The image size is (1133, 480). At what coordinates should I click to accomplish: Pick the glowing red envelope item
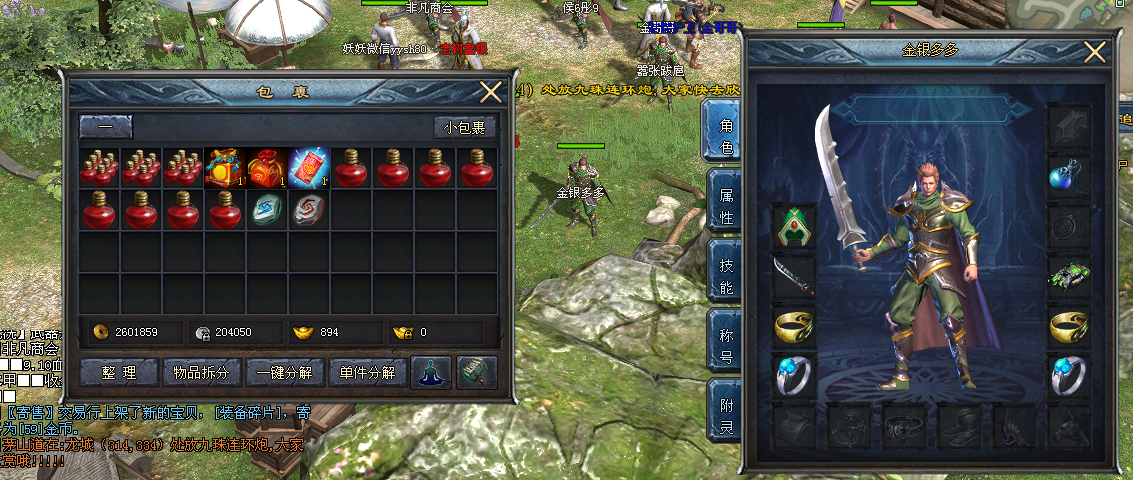(309, 168)
